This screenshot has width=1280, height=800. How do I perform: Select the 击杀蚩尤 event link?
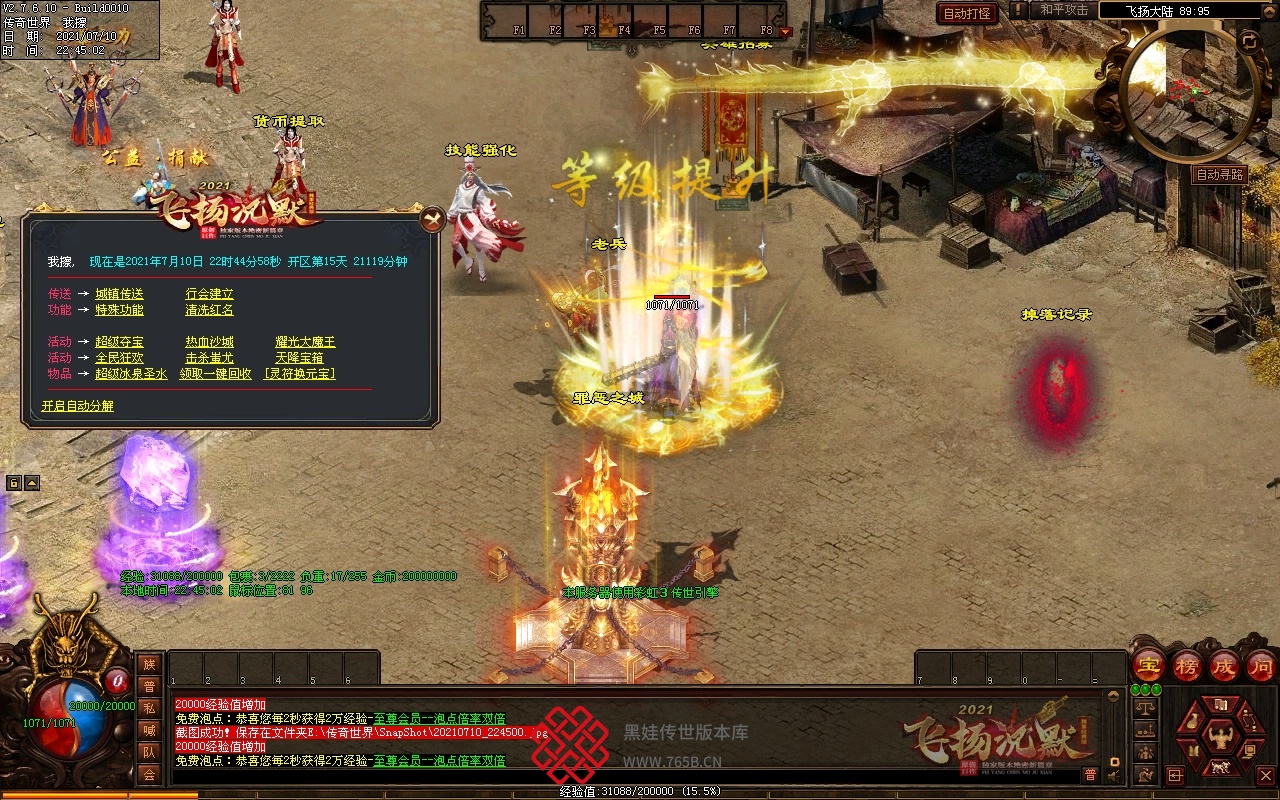tap(209, 357)
